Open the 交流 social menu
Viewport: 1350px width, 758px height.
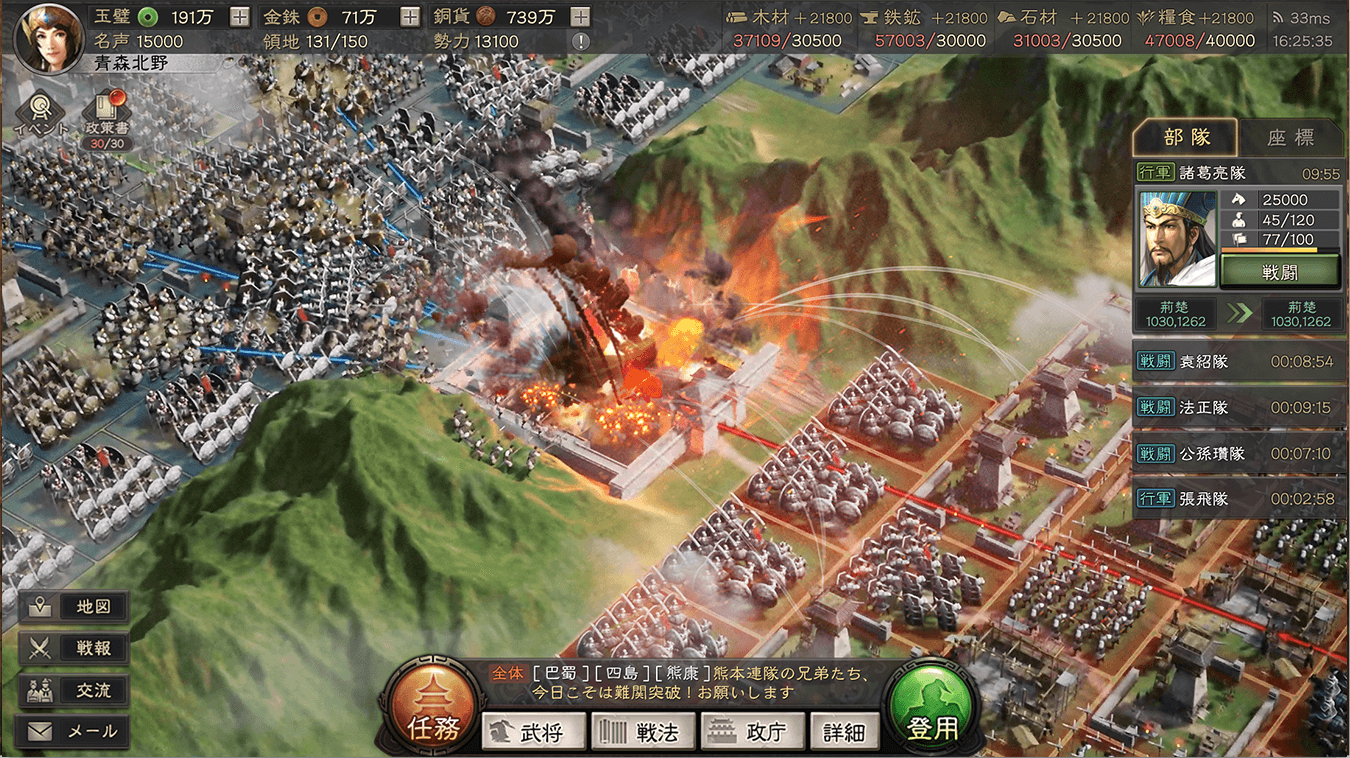point(74,690)
